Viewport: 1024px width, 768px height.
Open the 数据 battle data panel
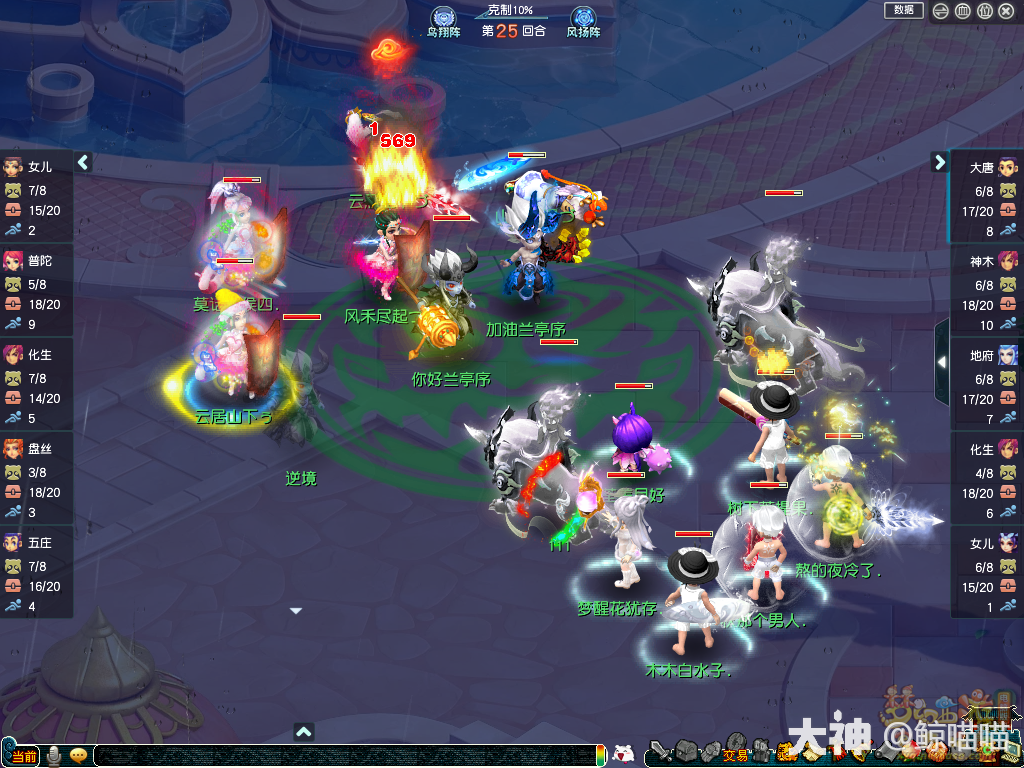click(903, 10)
